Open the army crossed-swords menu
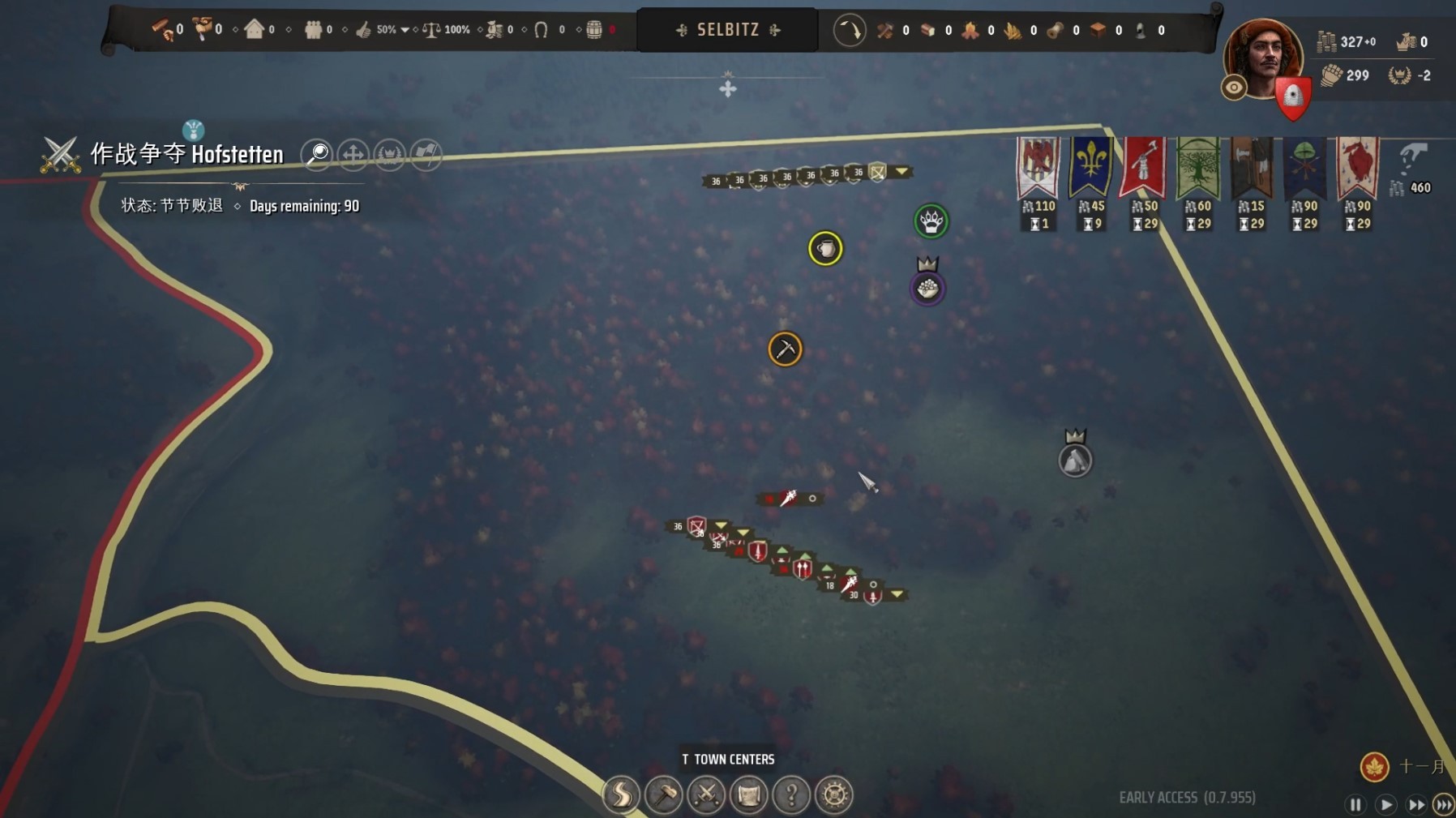The height and width of the screenshot is (818, 1456). pyautogui.click(x=706, y=794)
